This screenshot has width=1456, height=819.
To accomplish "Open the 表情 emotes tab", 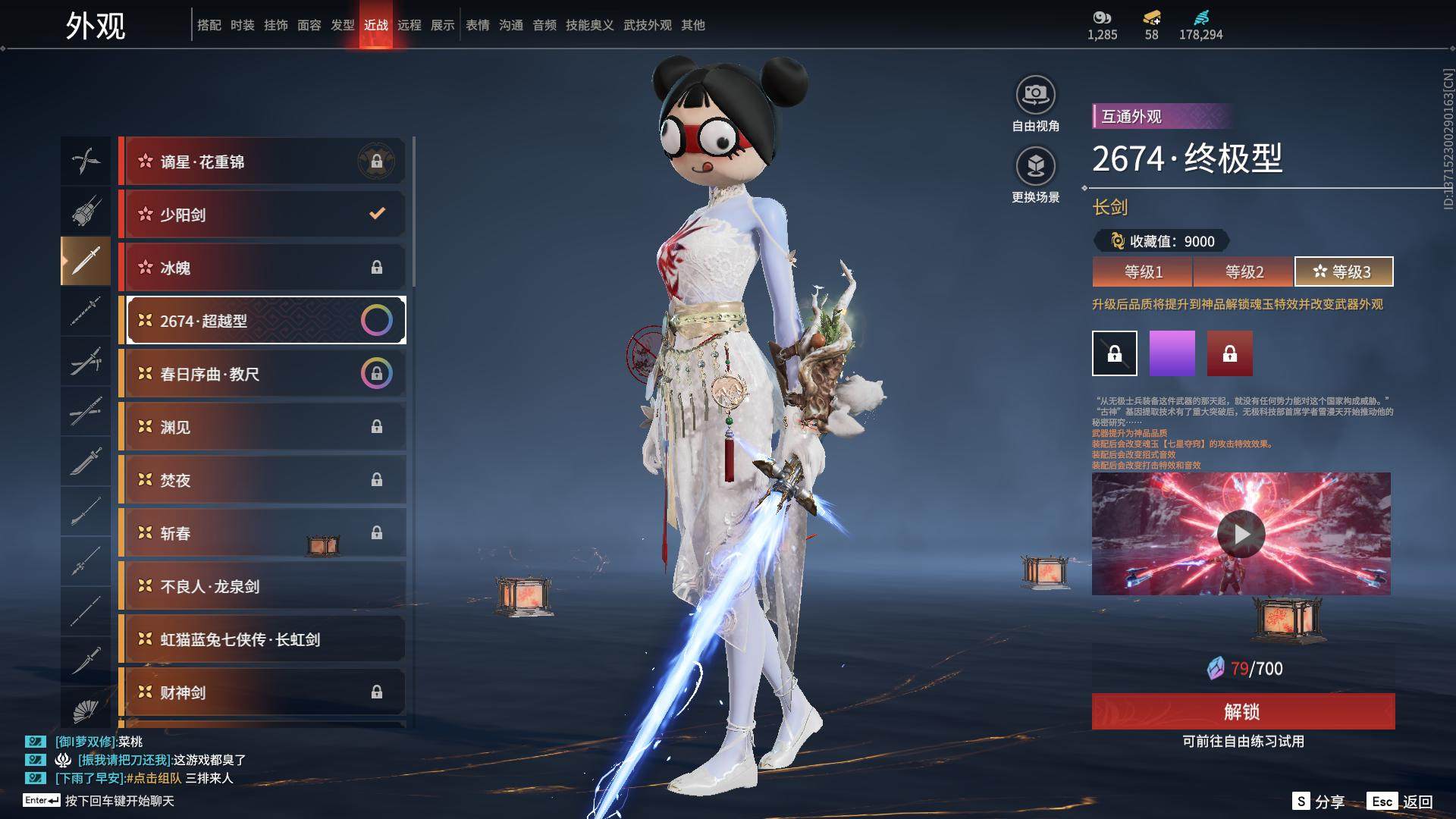I will tap(478, 25).
